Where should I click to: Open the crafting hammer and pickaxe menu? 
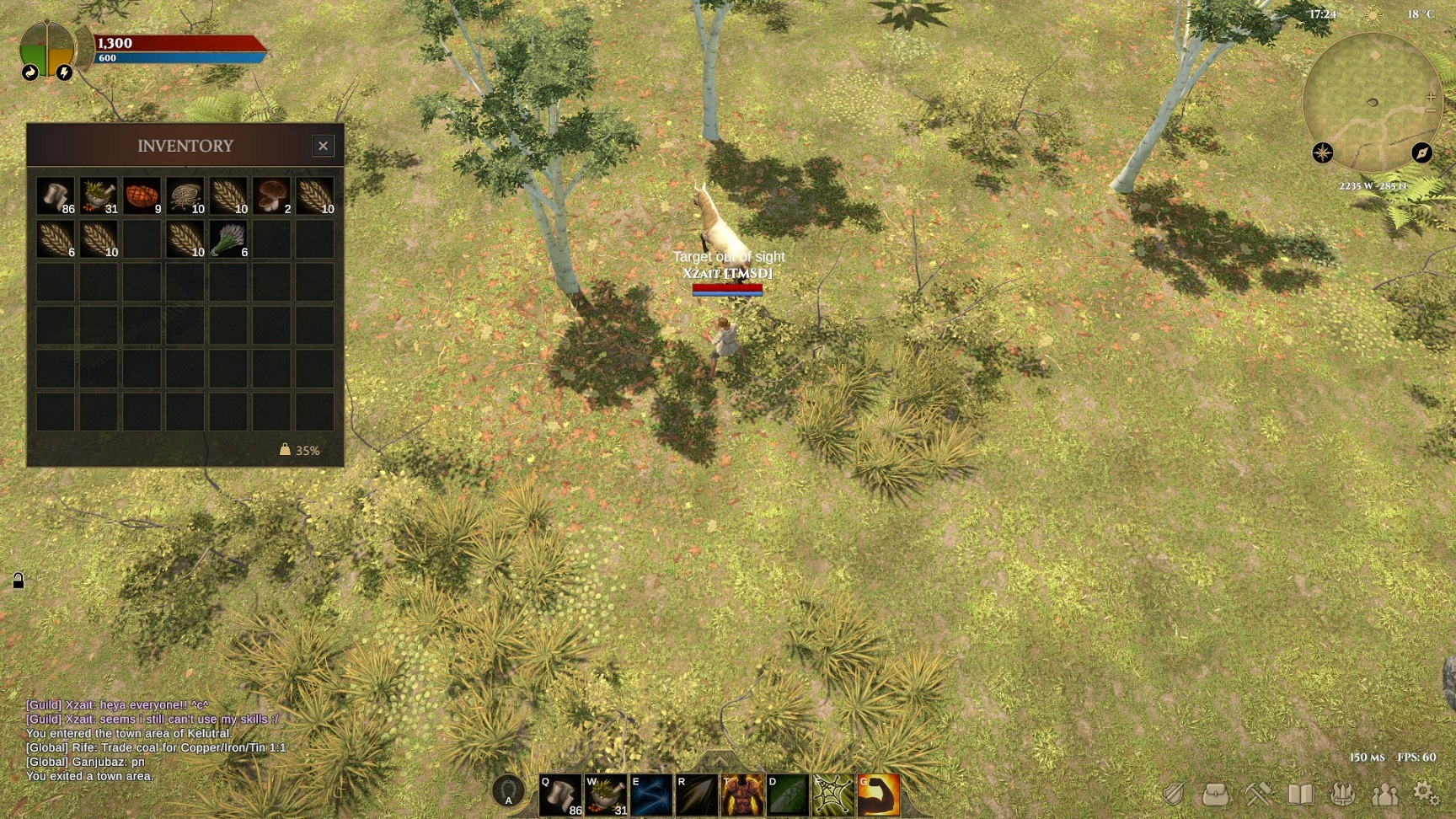tap(1258, 794)
